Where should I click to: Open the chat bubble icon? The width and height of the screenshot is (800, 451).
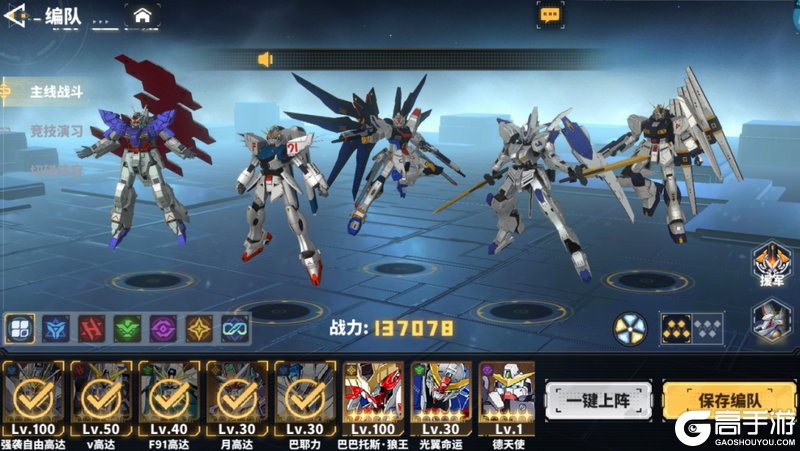(x=550, y=14)
